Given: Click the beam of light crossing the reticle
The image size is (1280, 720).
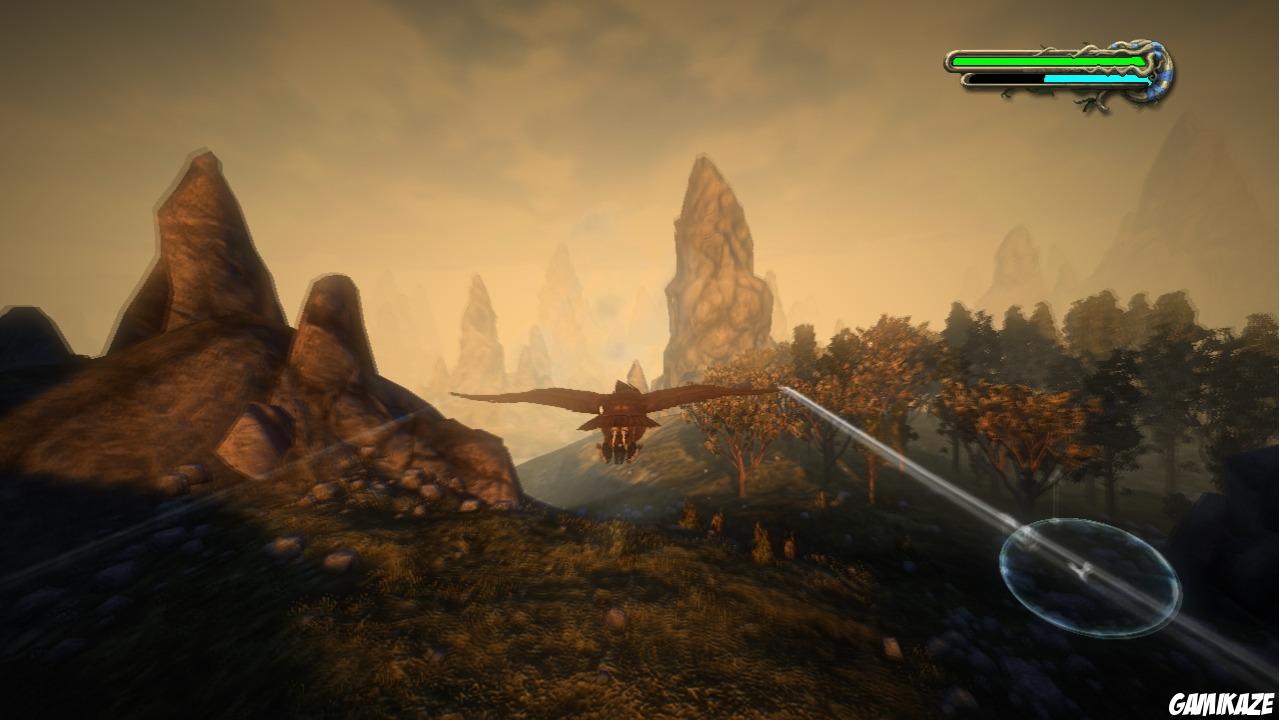Looking at the screenshot, I should (1040, 545).
